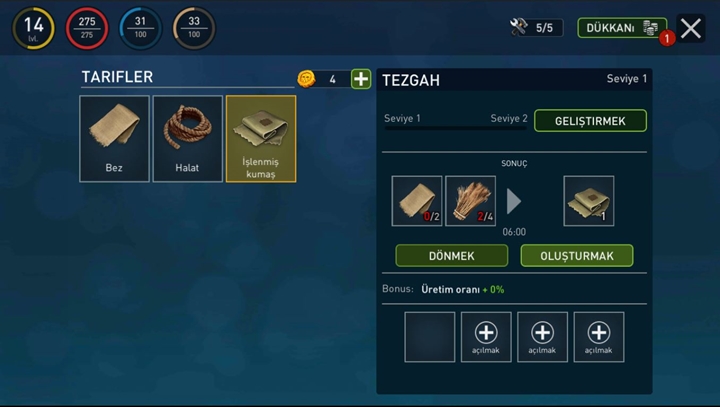Choose the Halat recipe
The height and width of the screenshot is (407, 720).
(187, 139)
